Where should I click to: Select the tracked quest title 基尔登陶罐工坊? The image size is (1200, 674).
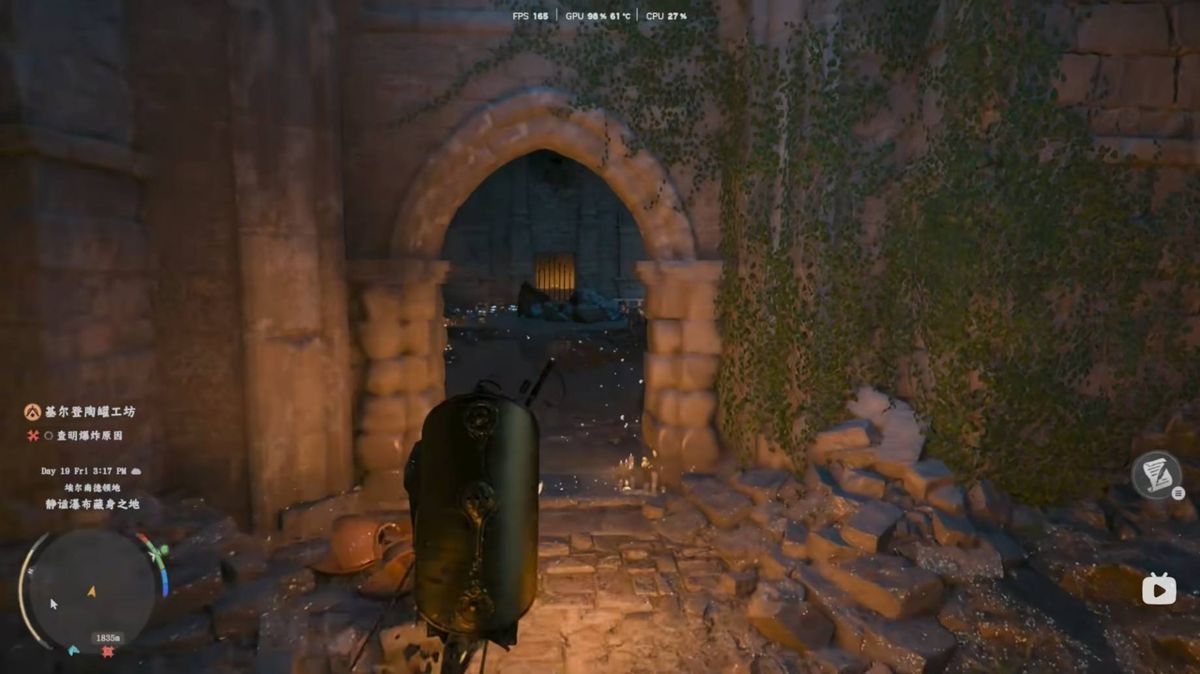tap(89, 411)
